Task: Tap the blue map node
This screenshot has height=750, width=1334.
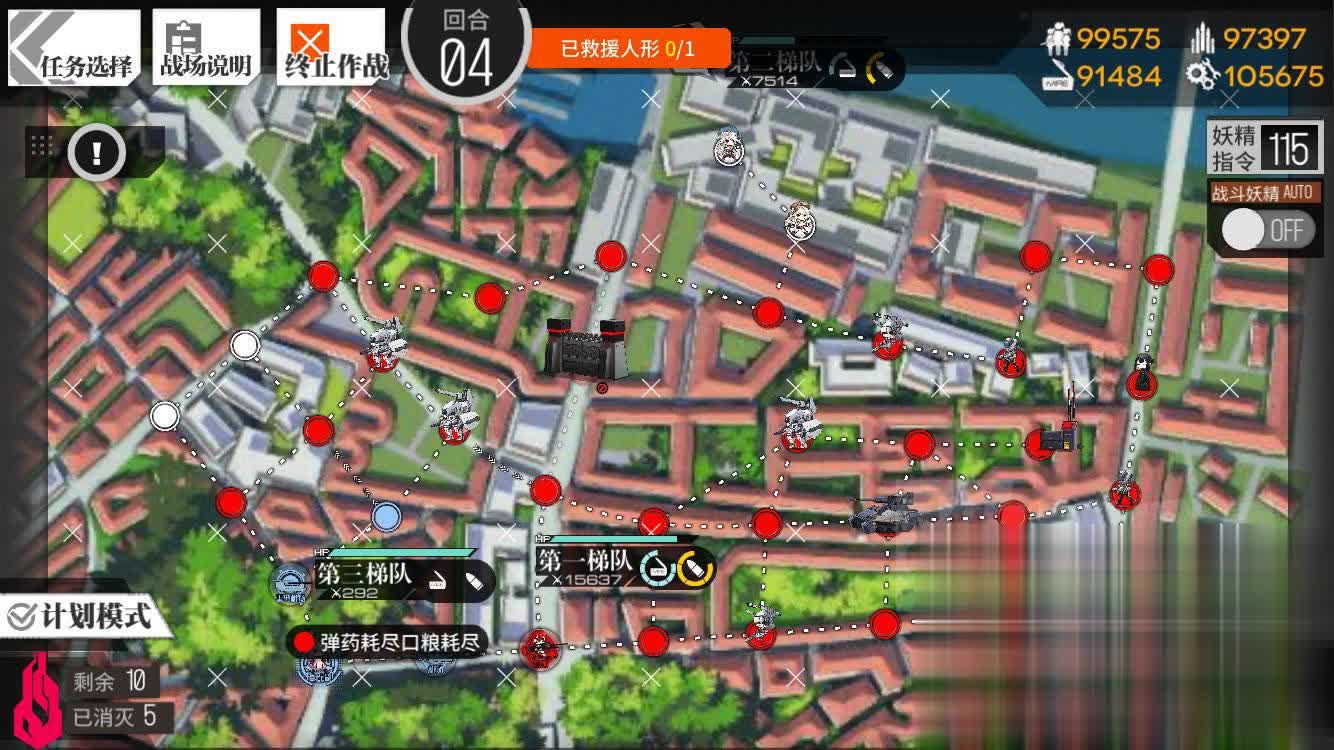Action: pos(386,516)
